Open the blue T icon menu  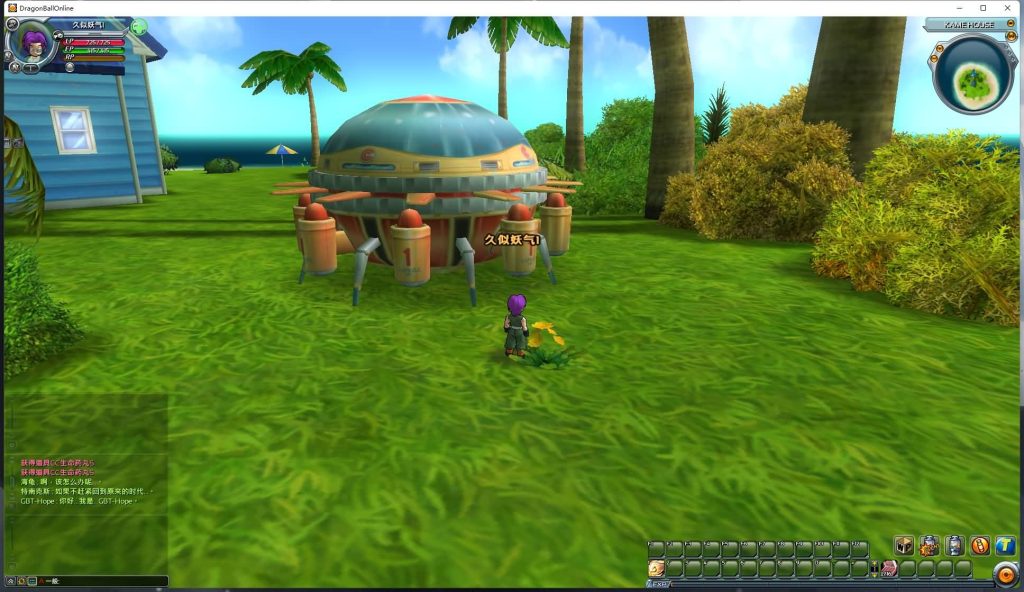click(1005, 546)
